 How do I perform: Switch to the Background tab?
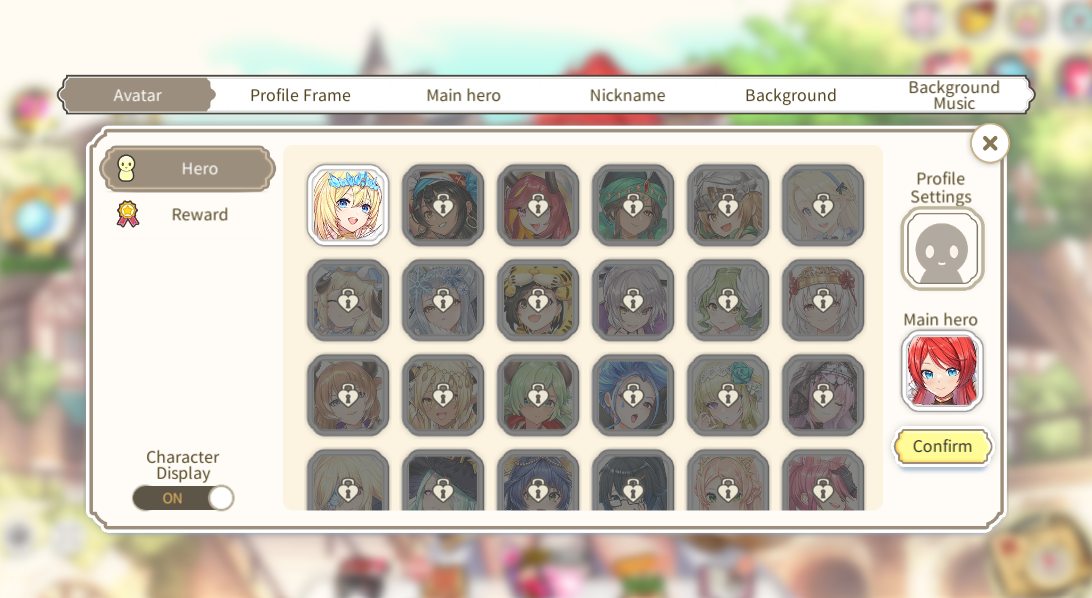point(790,95)
